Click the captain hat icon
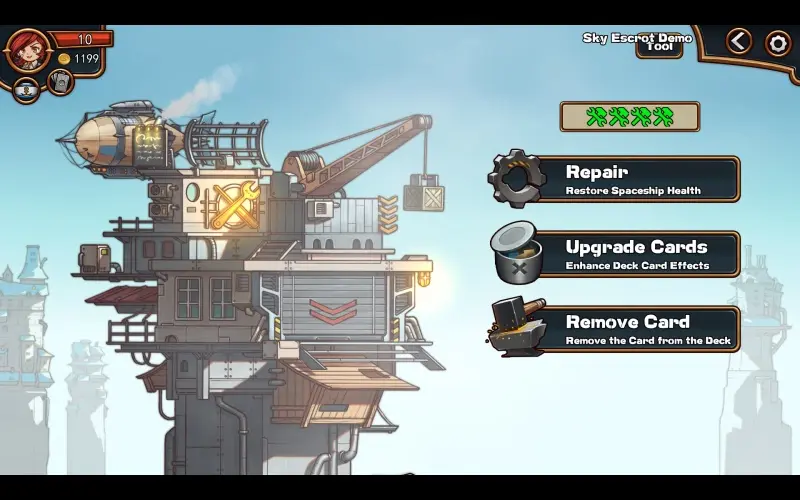This screenshot has height=500, width=800. (x=27, y=89)
